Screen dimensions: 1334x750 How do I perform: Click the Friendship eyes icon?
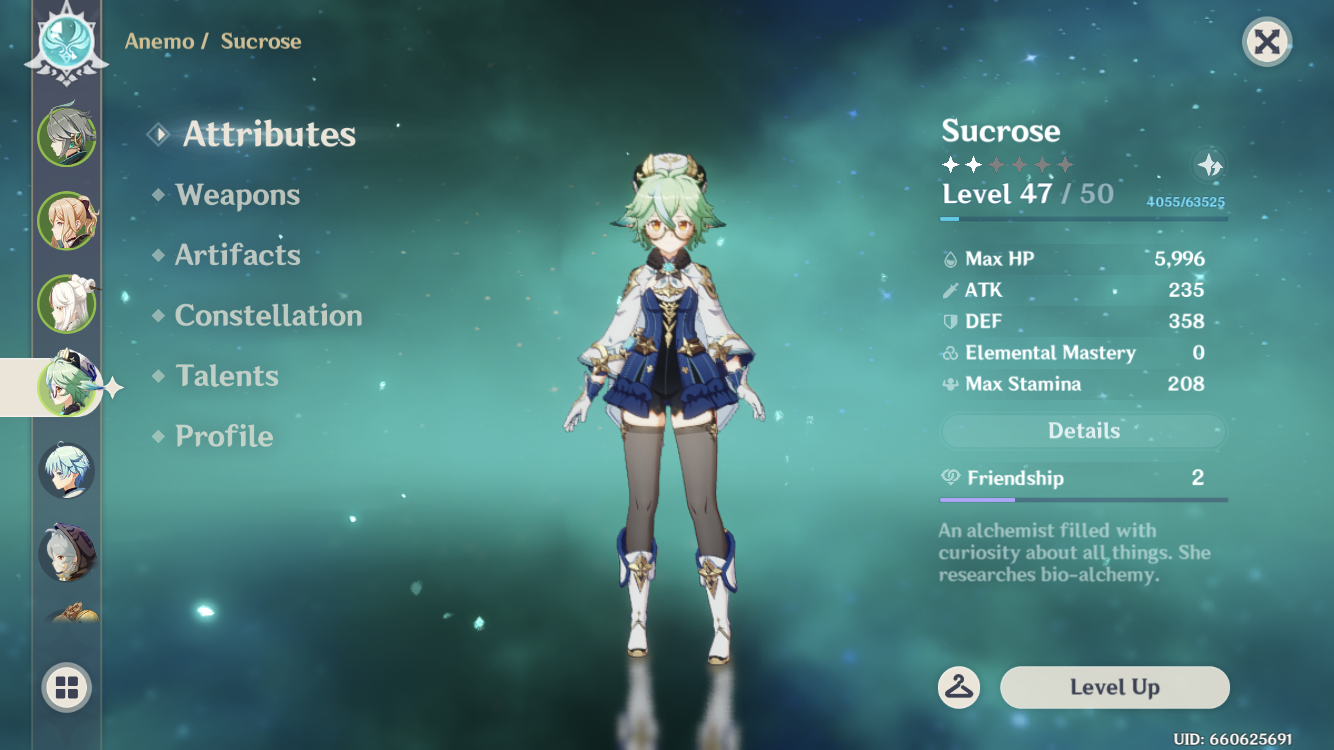(950, 478)
